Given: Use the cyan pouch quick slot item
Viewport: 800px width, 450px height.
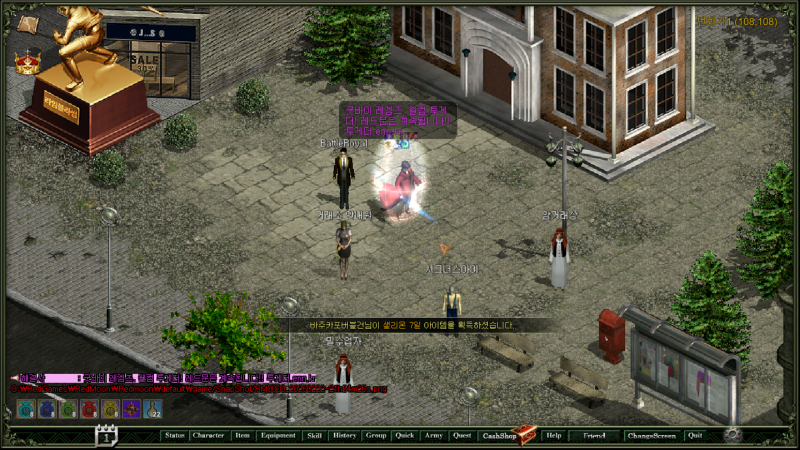Looking at the screenshot, I should pos(25,408).
